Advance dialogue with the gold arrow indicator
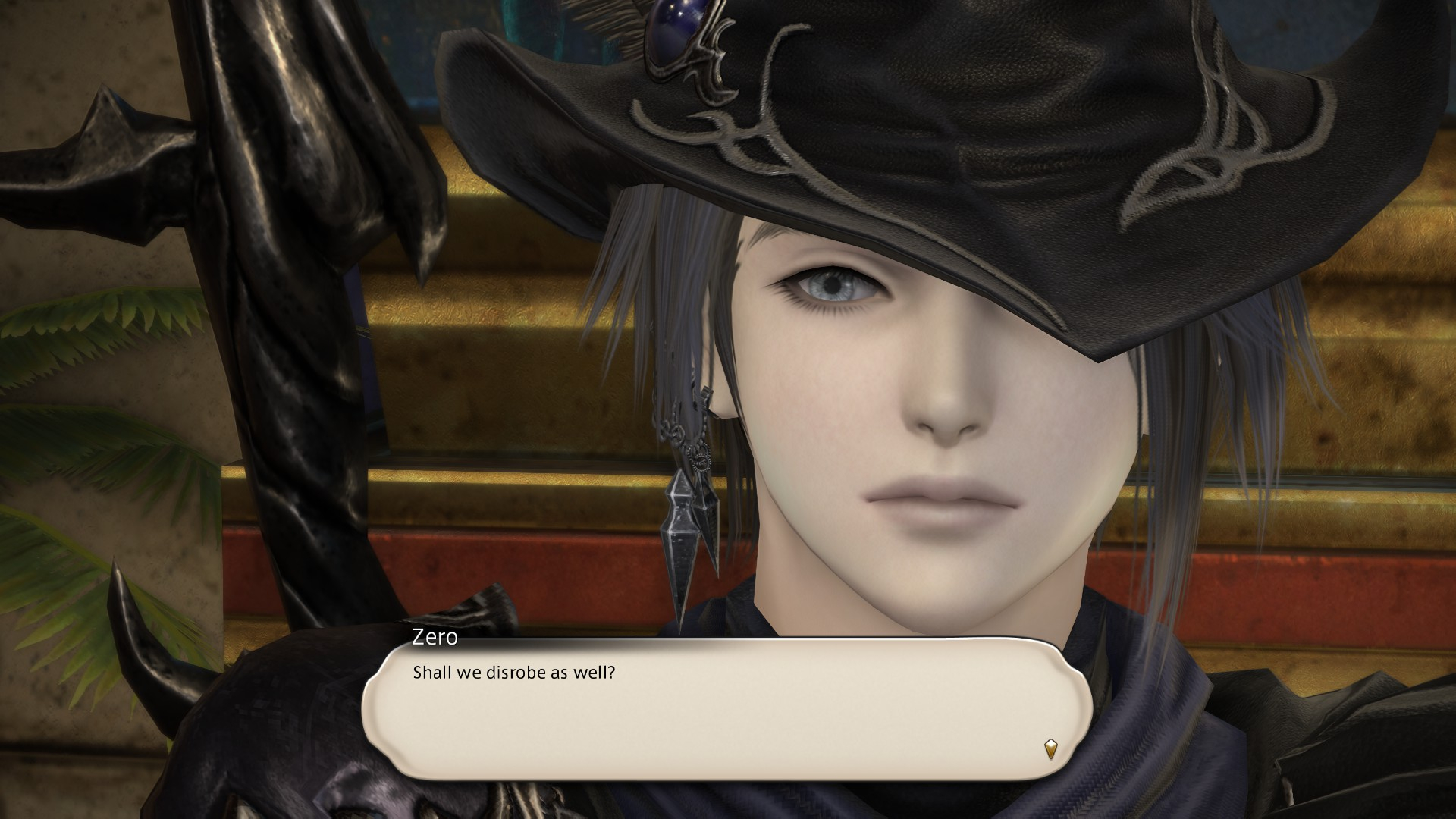This screenshot has height=819, width=1456. 1050,749
